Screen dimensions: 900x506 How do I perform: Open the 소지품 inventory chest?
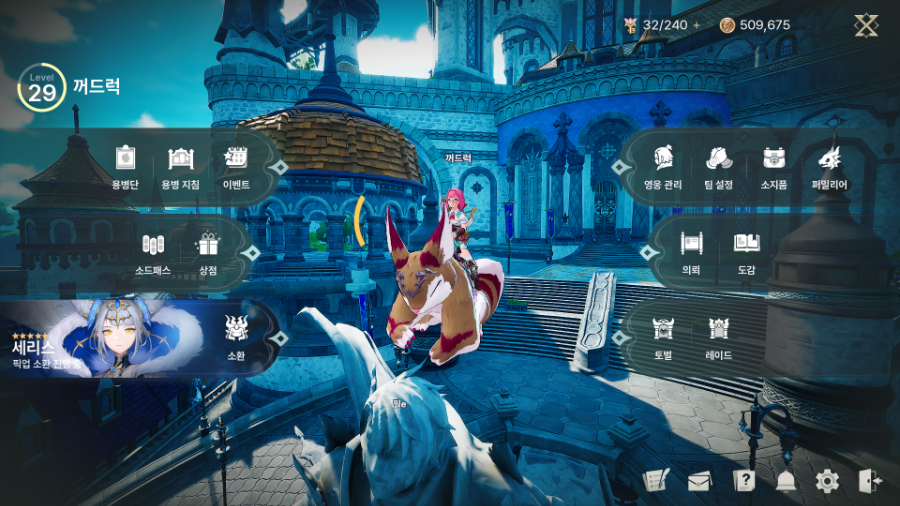tap(773, 164)
